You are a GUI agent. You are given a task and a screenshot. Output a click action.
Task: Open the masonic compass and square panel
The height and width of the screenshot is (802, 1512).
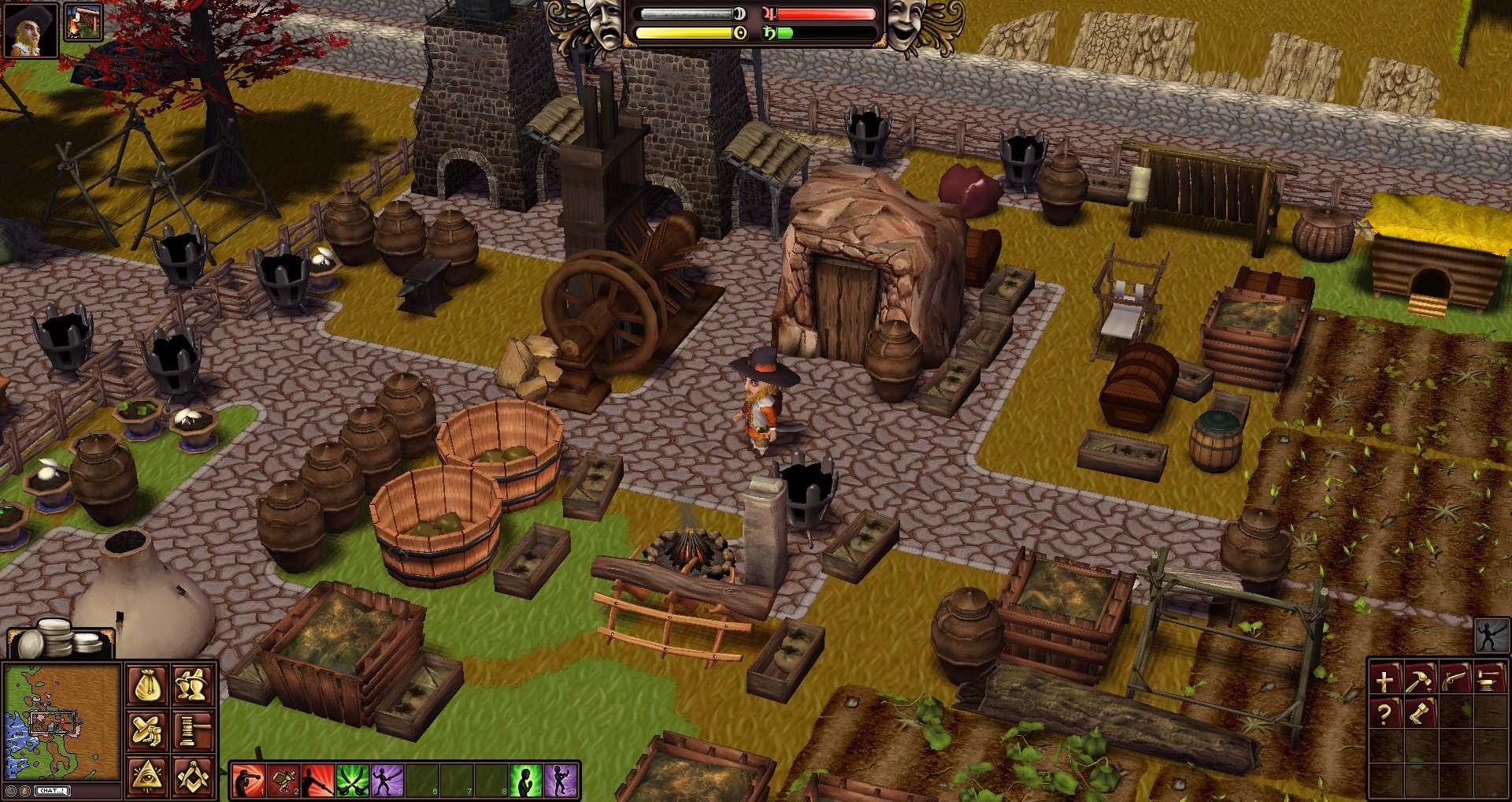point(193,776)
